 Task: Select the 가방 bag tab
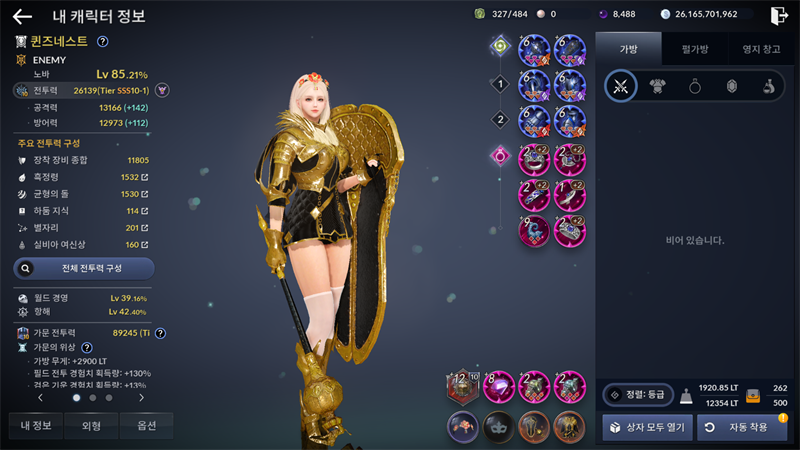click(x=627, y=48)
